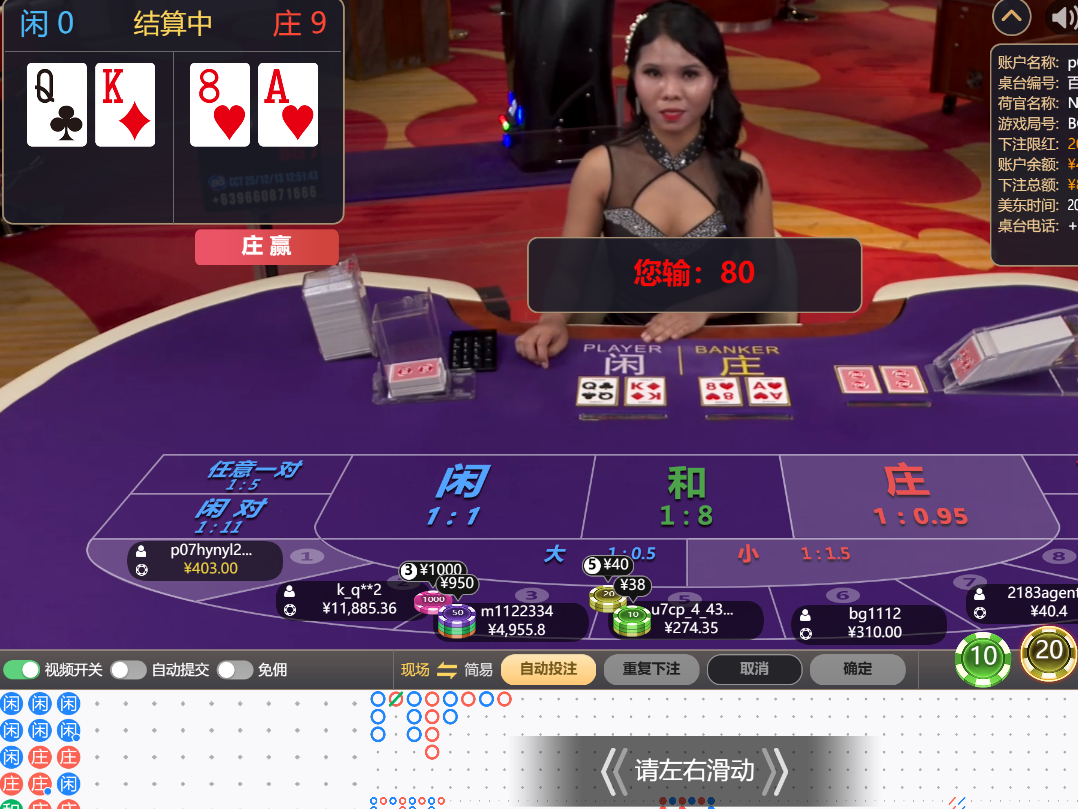Toggle the sound speaker icon
This screenshot has height=809, width=1078.
click(x=1062, y=17)
